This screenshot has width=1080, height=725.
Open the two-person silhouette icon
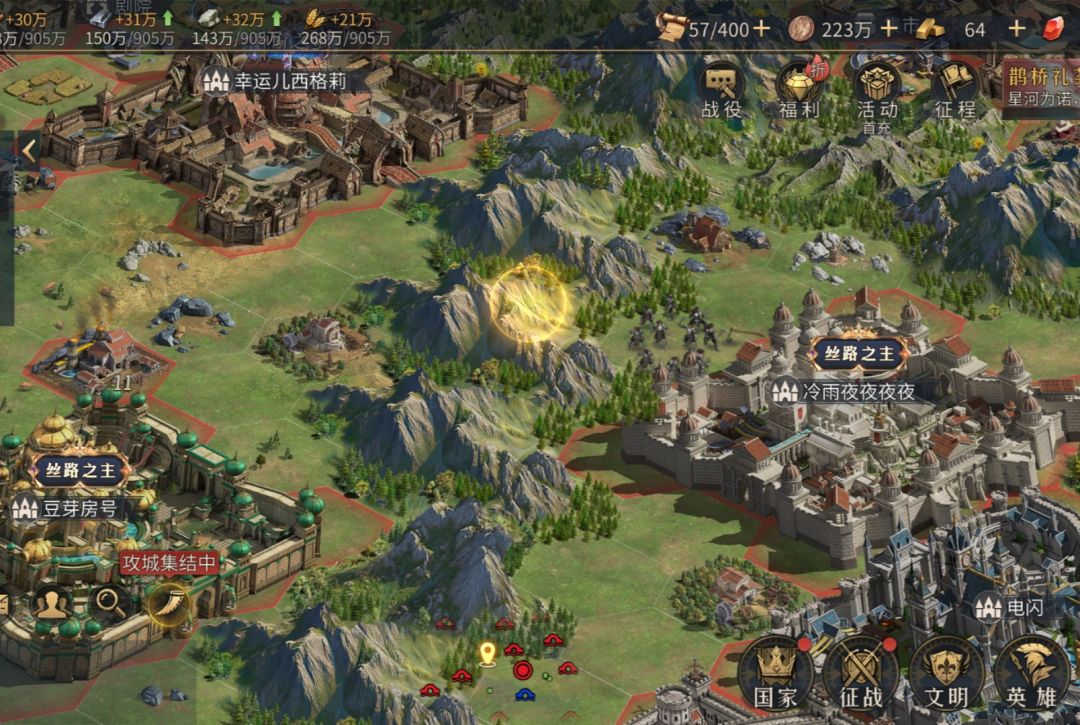[x=51, y=602]
